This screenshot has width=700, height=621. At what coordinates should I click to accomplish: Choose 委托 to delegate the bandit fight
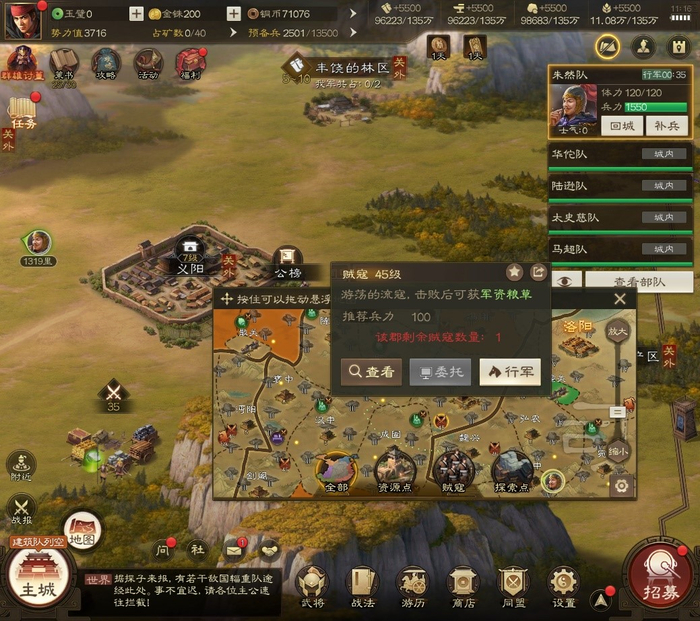click(x=440, y=372)
